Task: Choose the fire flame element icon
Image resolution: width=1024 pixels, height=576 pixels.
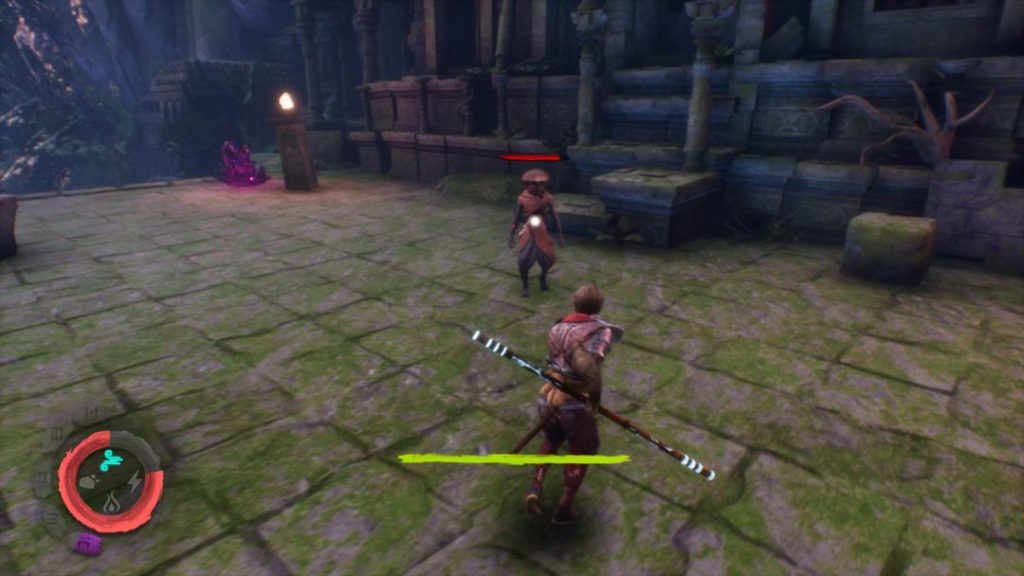Action: [x=111, y=503]
